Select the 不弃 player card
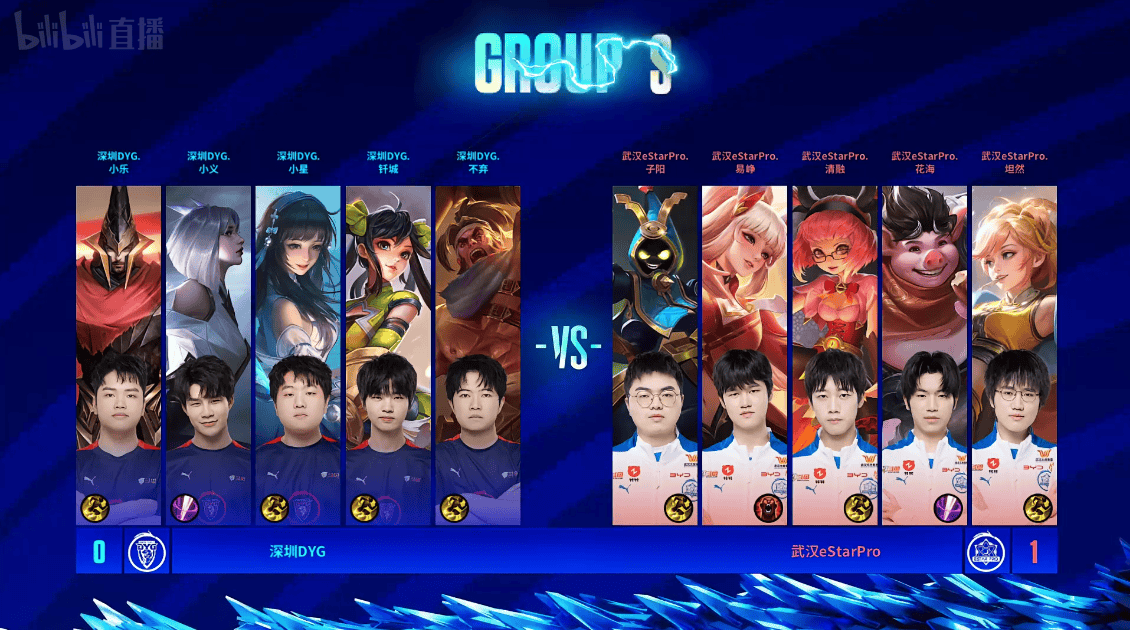The width and height of the screenshot is (1130, 630). click(478, 355)
